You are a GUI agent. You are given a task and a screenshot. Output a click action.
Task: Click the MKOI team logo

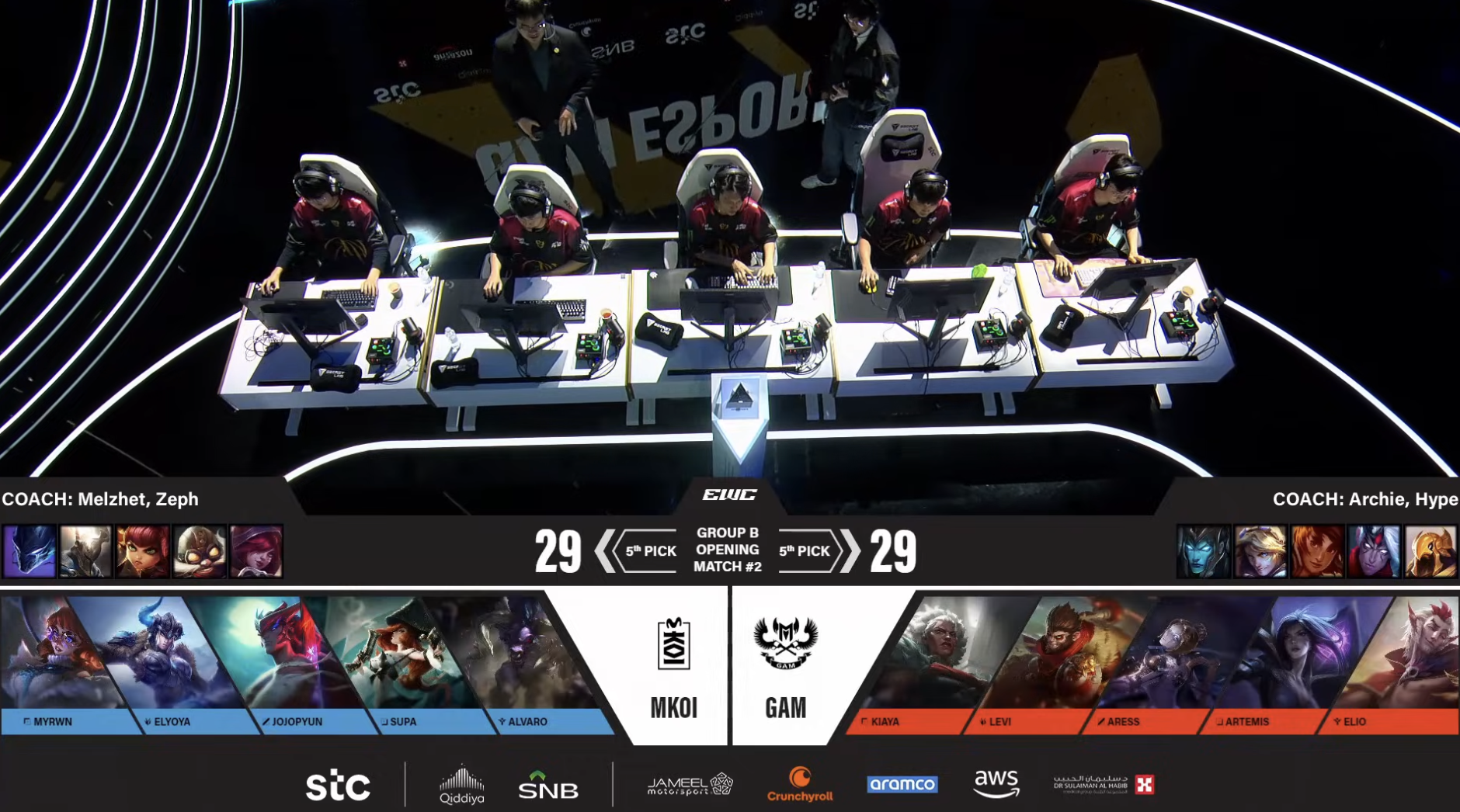pyautogui.click(x=673, y=644)
